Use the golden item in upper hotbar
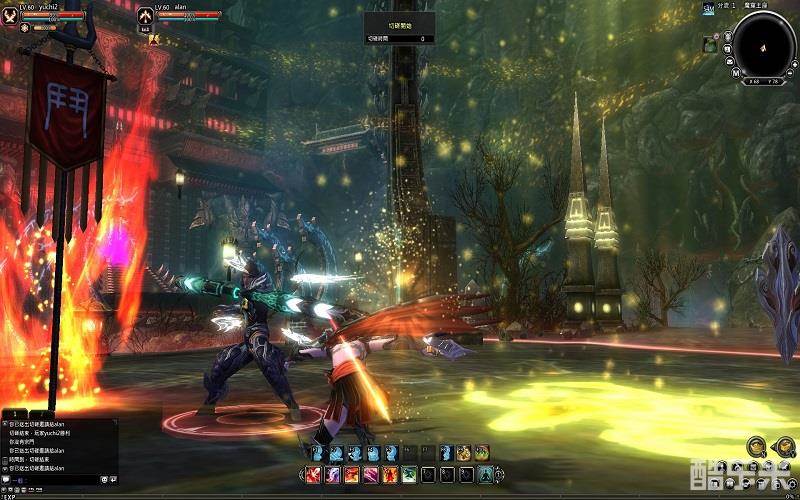 tap(463, 453)
